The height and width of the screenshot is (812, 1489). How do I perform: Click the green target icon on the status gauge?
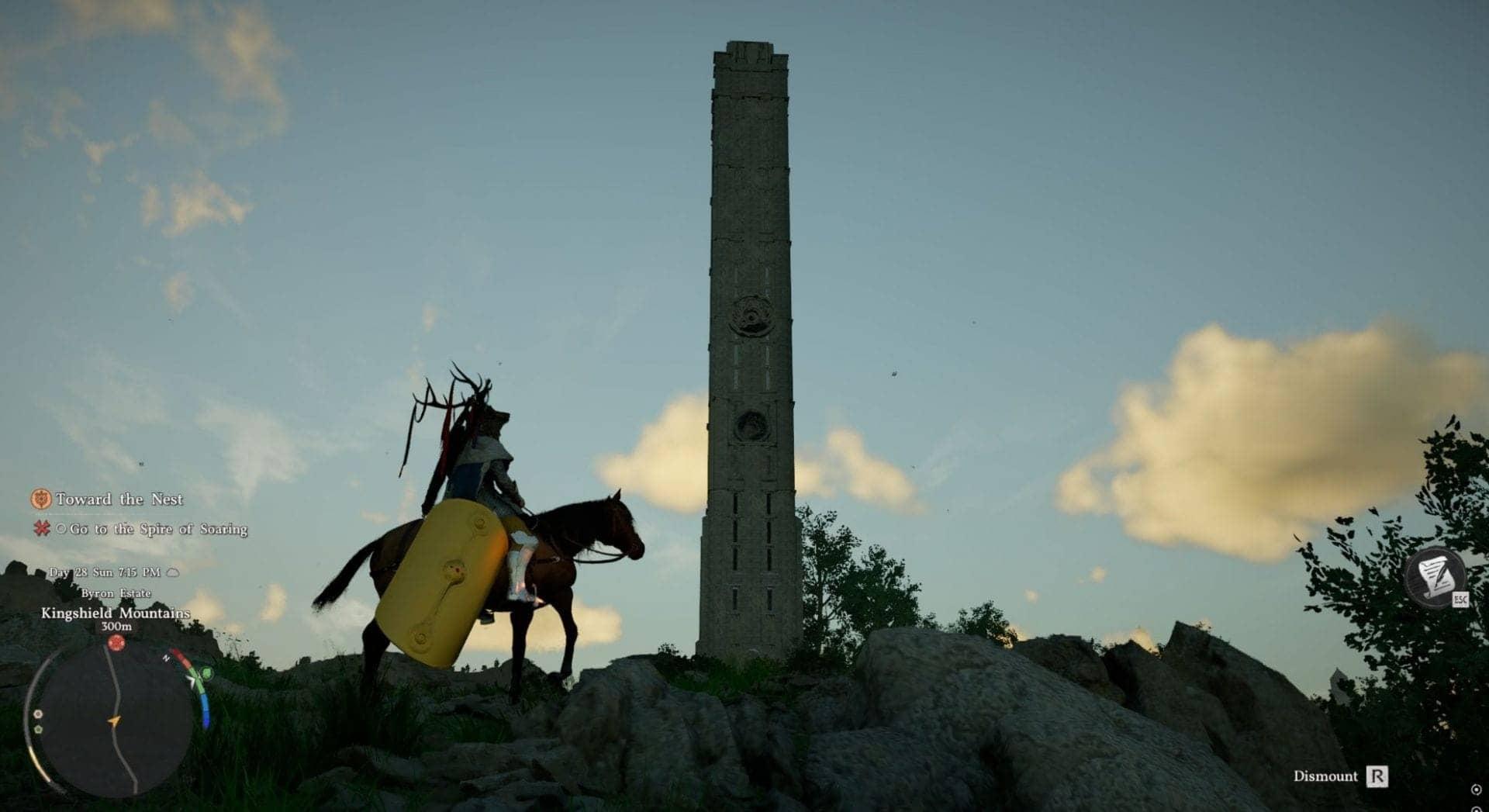tap(206, 673)
